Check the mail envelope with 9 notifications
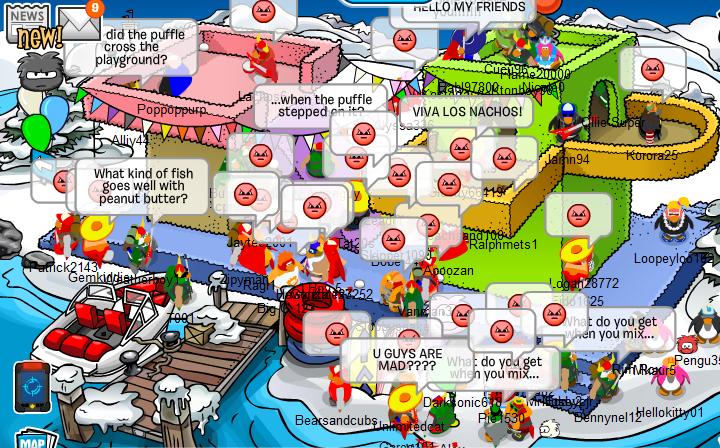This screenshot has width=720, height=448. click(x=78, y=21)
